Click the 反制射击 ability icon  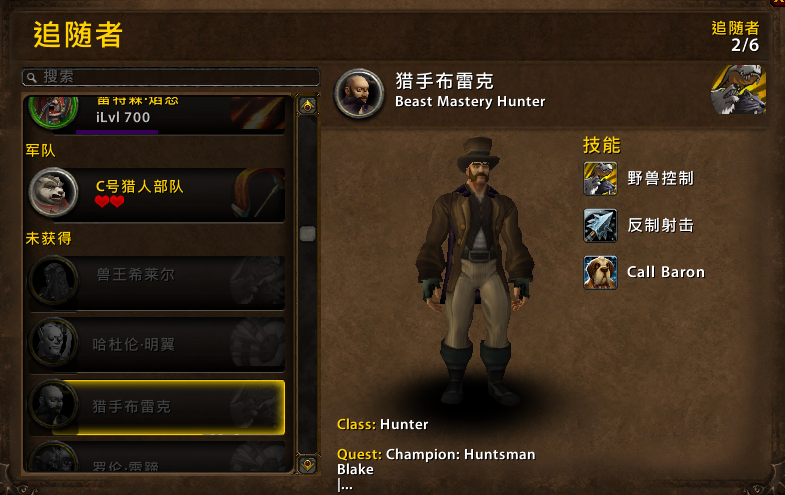coord(600,225)
